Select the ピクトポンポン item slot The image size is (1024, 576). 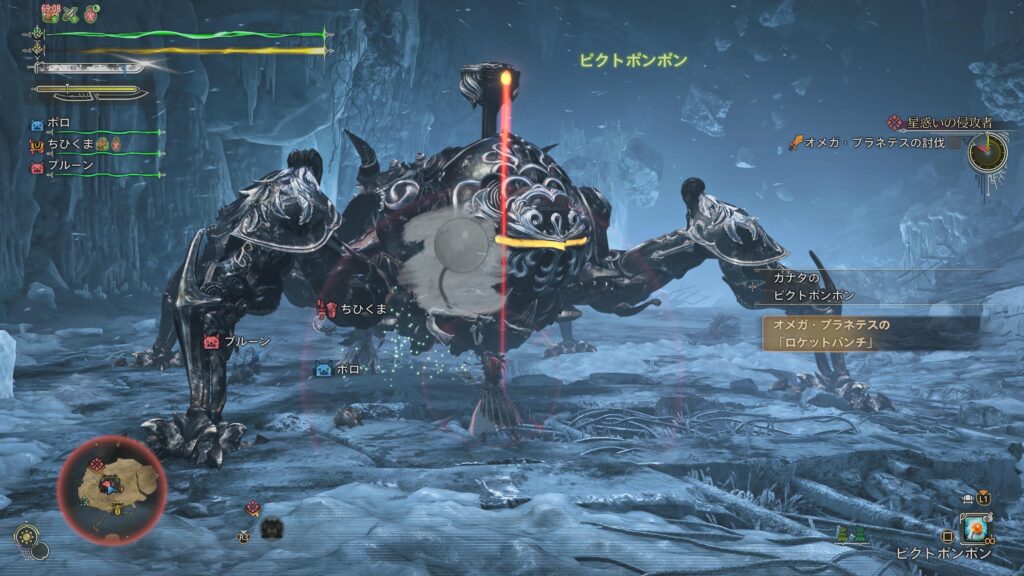974,528
